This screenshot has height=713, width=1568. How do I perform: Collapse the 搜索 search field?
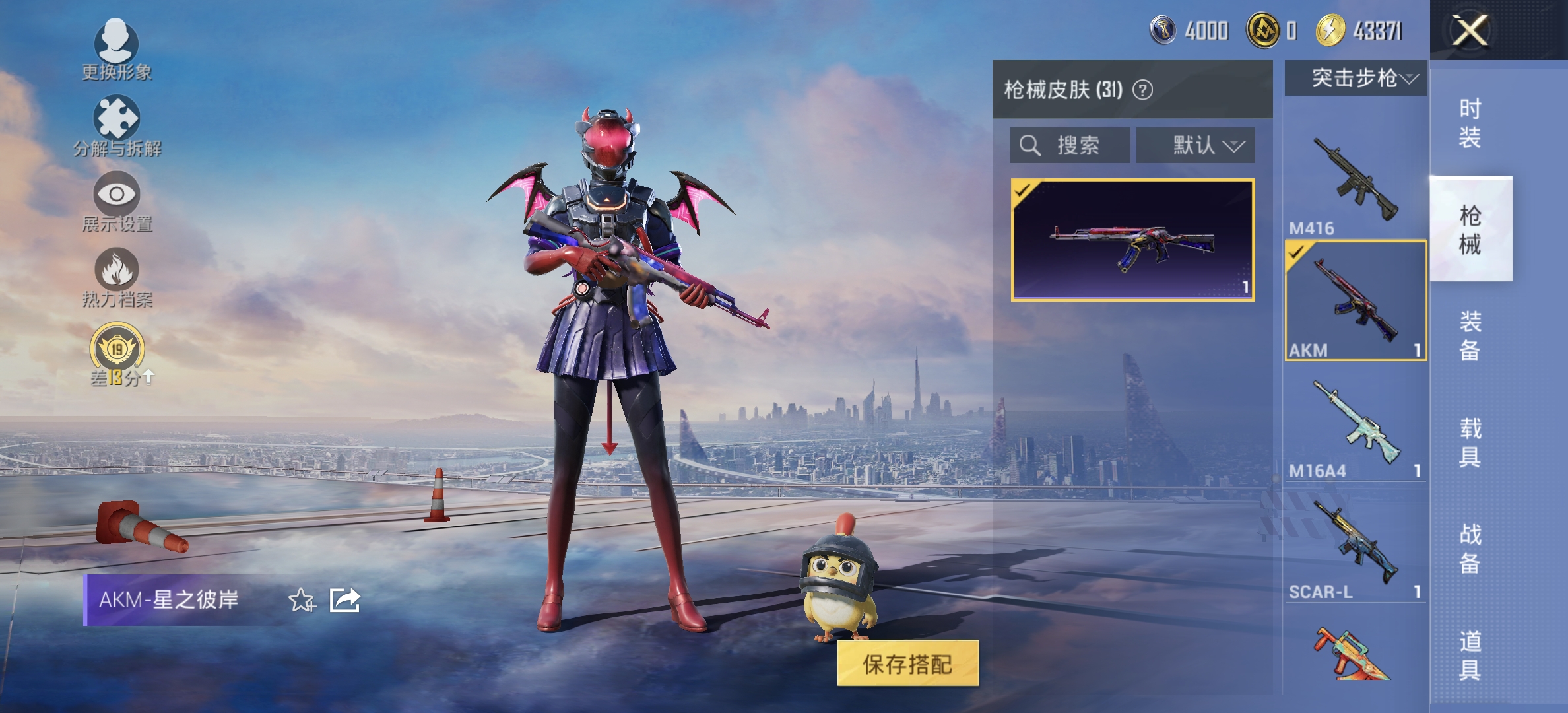[1069, 145]
